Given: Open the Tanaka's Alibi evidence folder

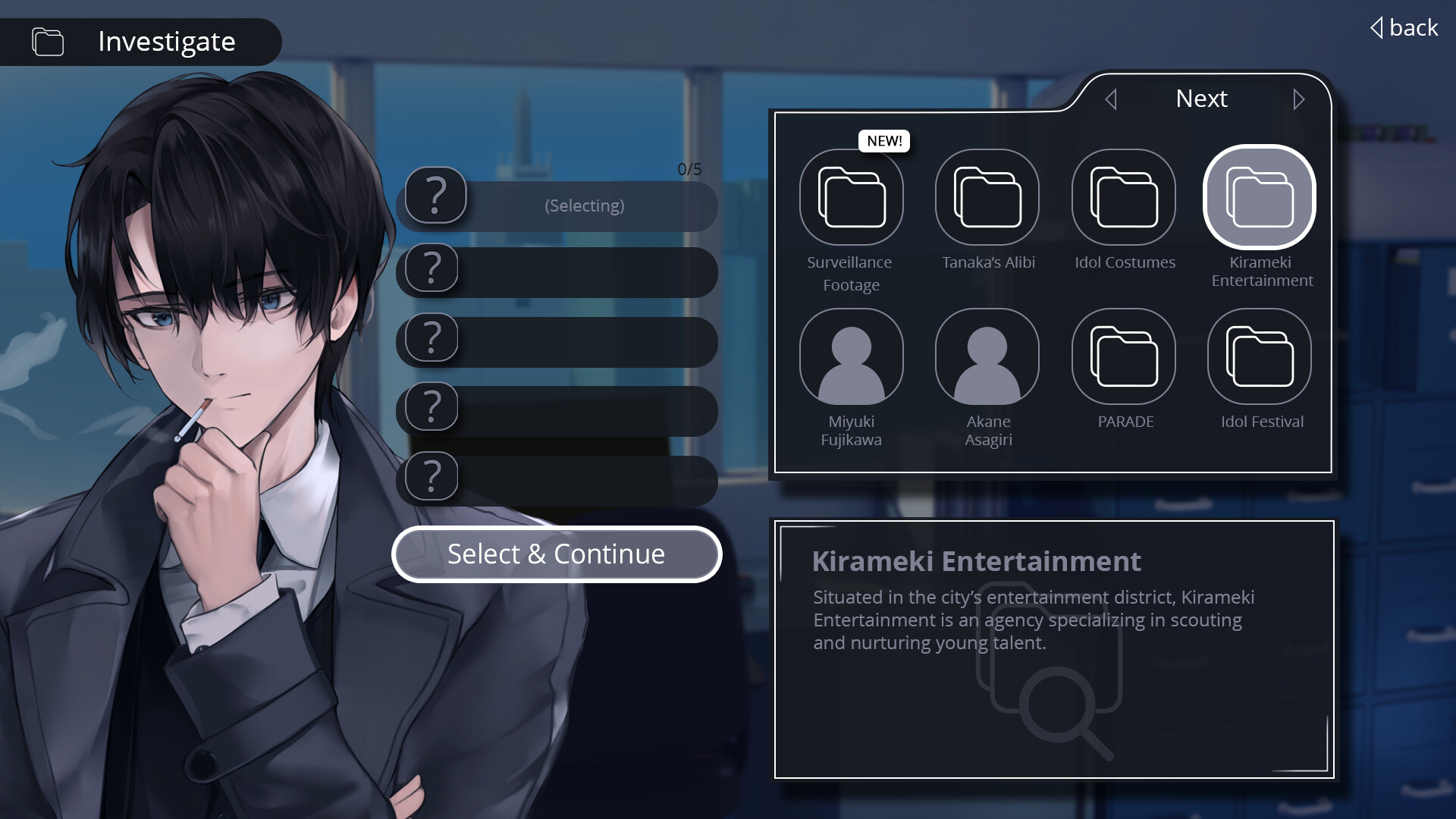Looking at the screenshot, I should 987,196.
